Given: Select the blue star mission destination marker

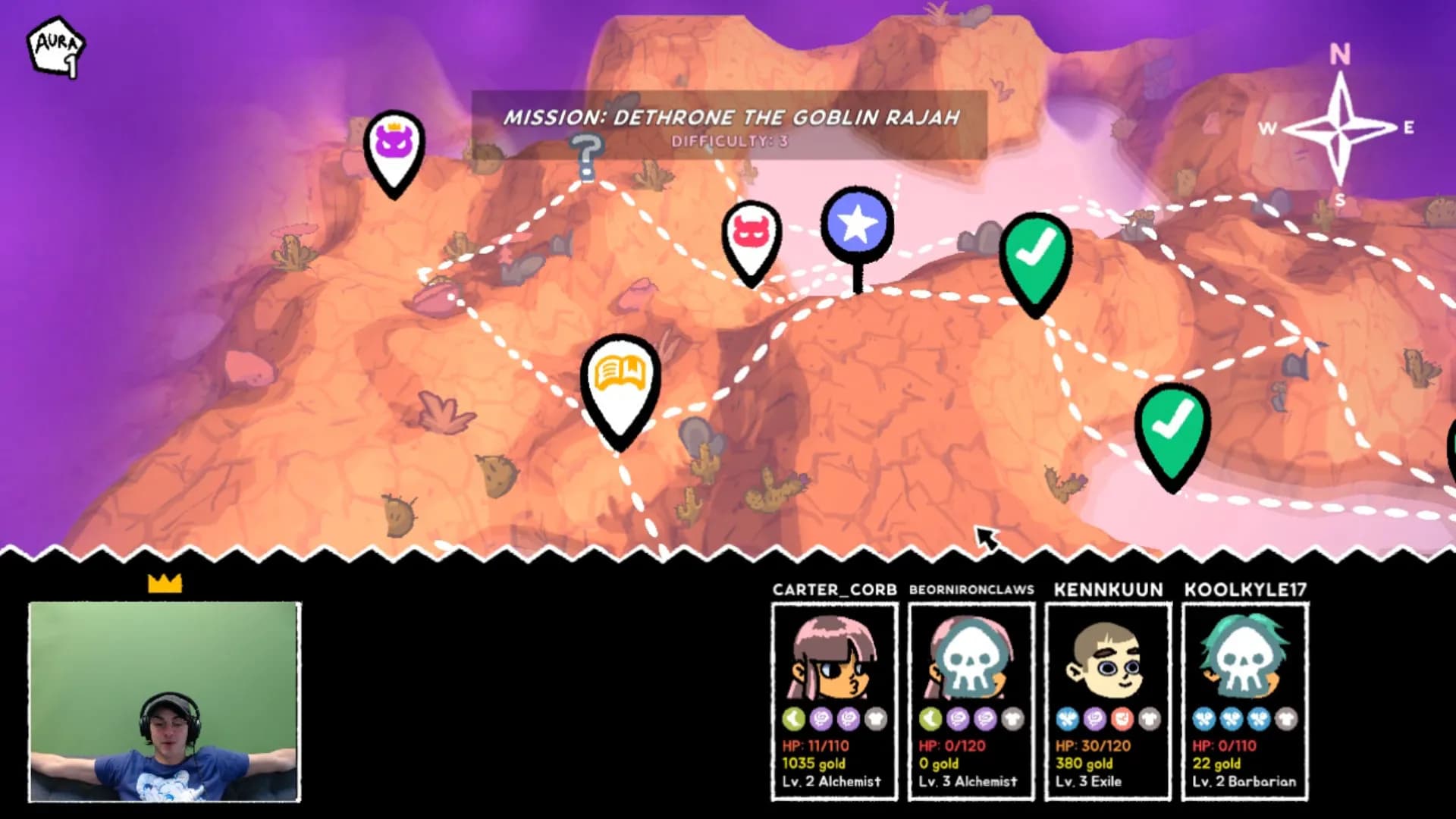Looking at the screenshot, I should (857, 224).
